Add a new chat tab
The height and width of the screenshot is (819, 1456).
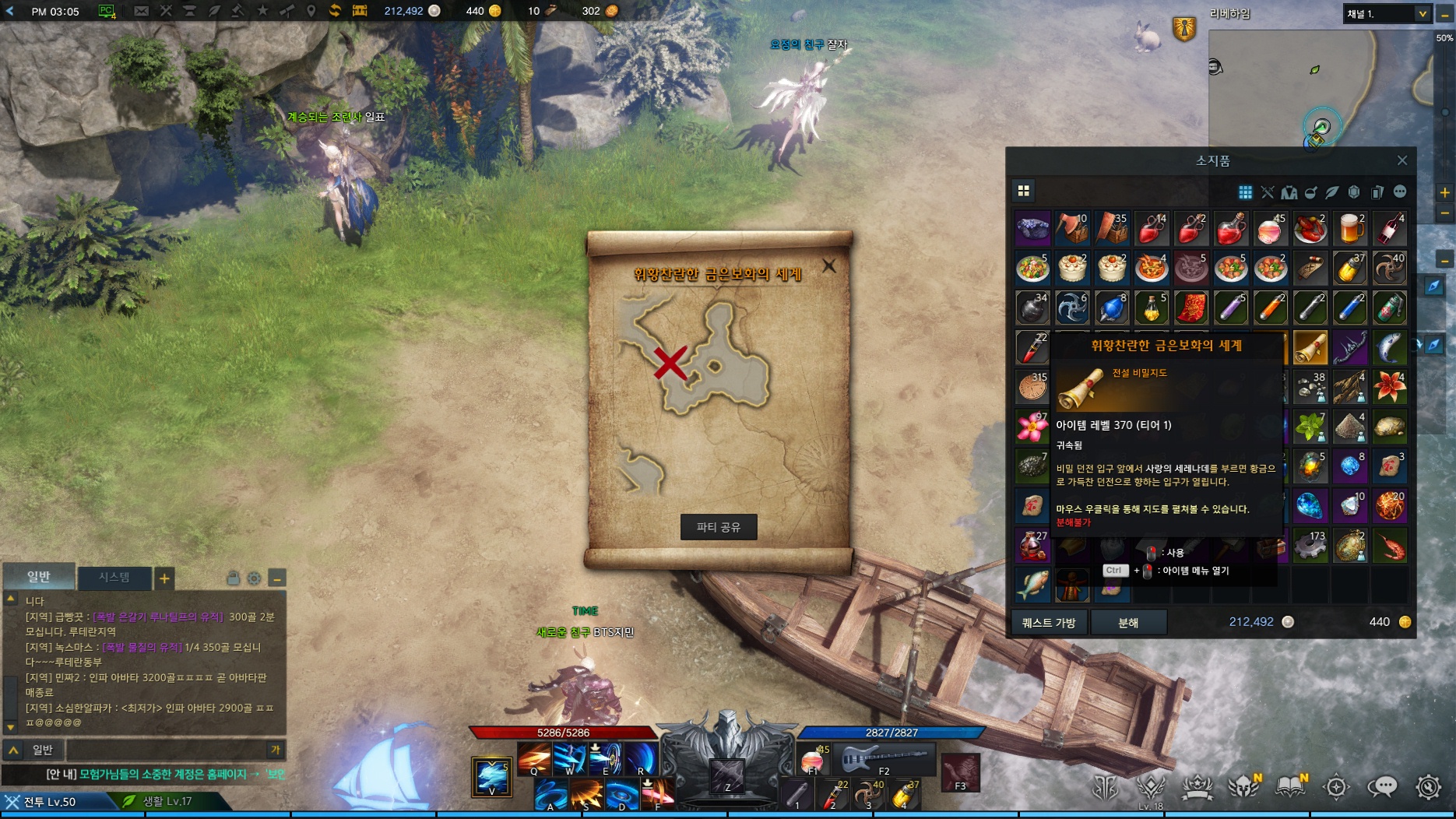coord(164,578)
